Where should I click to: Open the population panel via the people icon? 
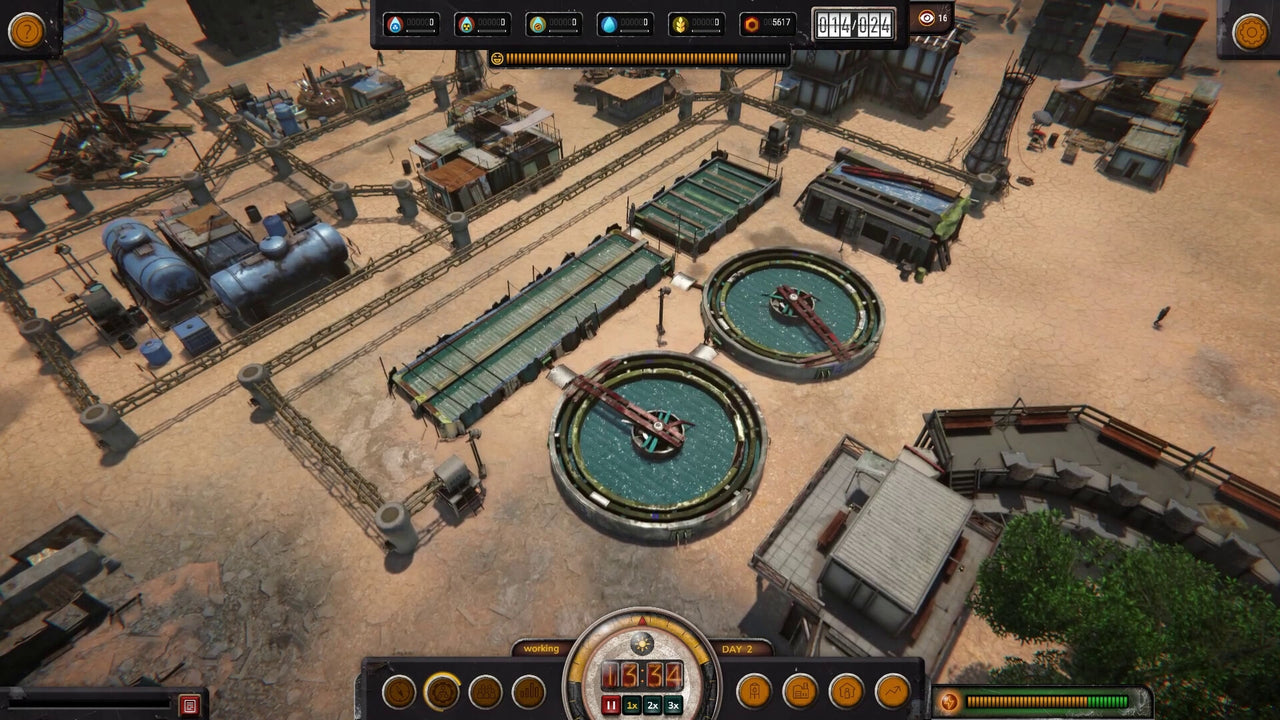coord(484,689)
